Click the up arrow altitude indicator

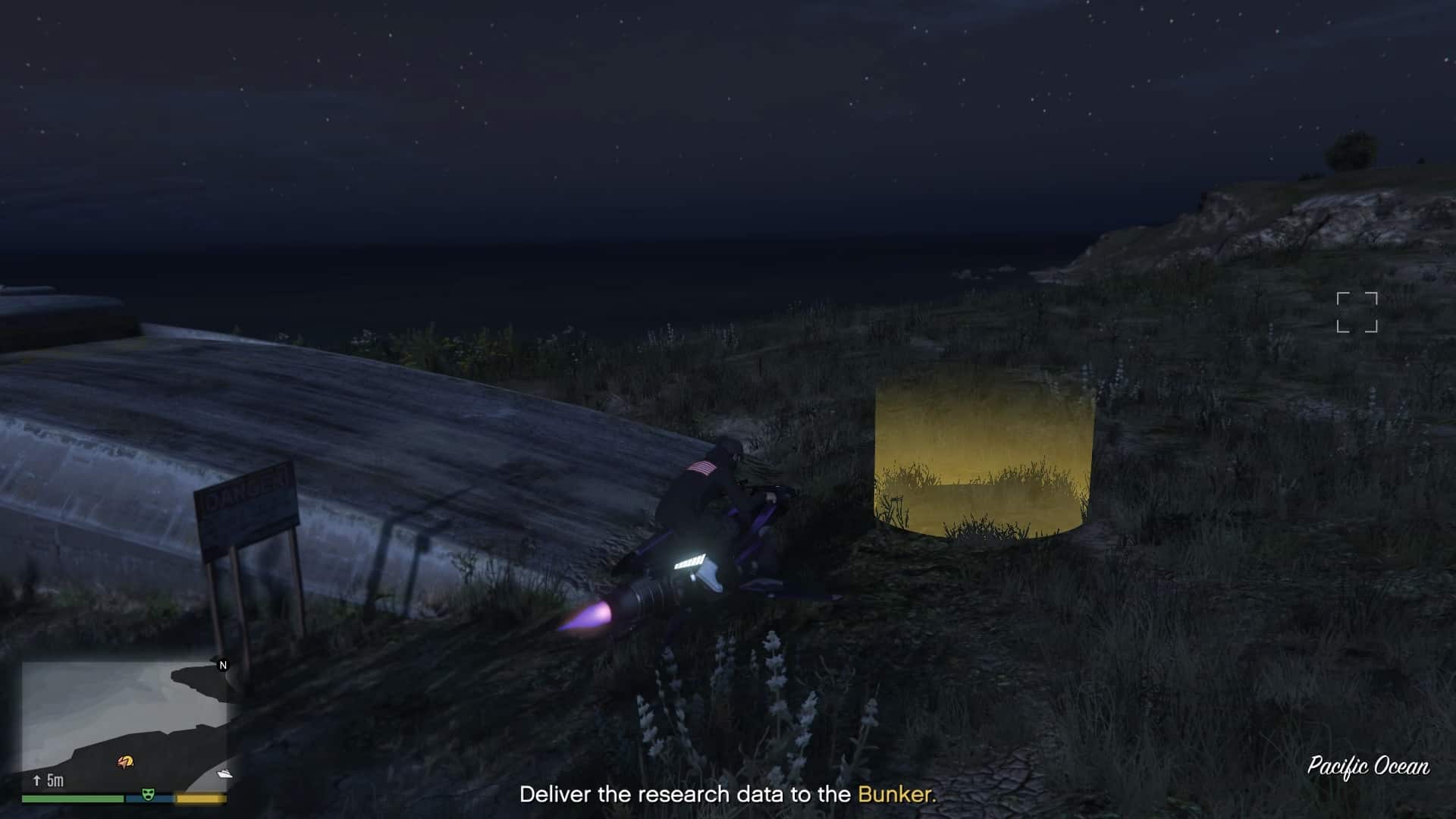(36, 780)
